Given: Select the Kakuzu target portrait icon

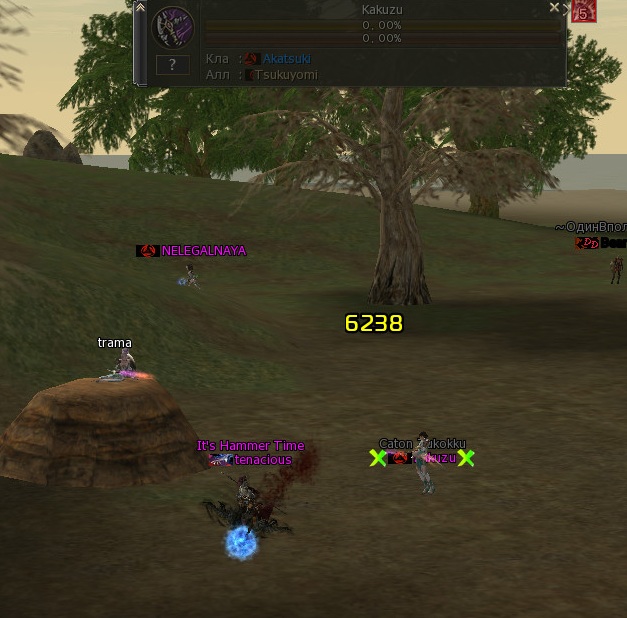Looking at the screenshot, I should tap(172, 27).
